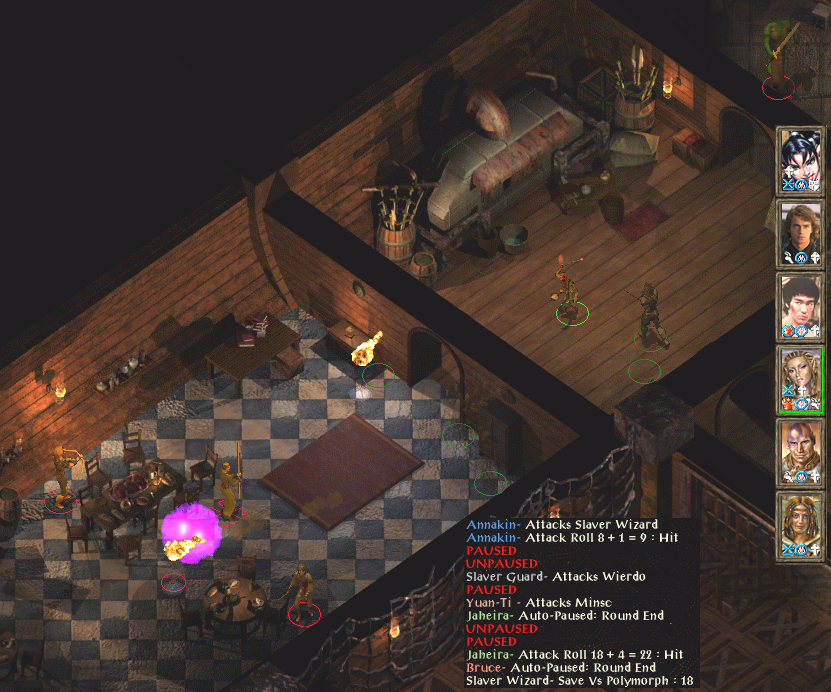Choose Bruce's party portrait
831x692 pixels.
(801, 304)
